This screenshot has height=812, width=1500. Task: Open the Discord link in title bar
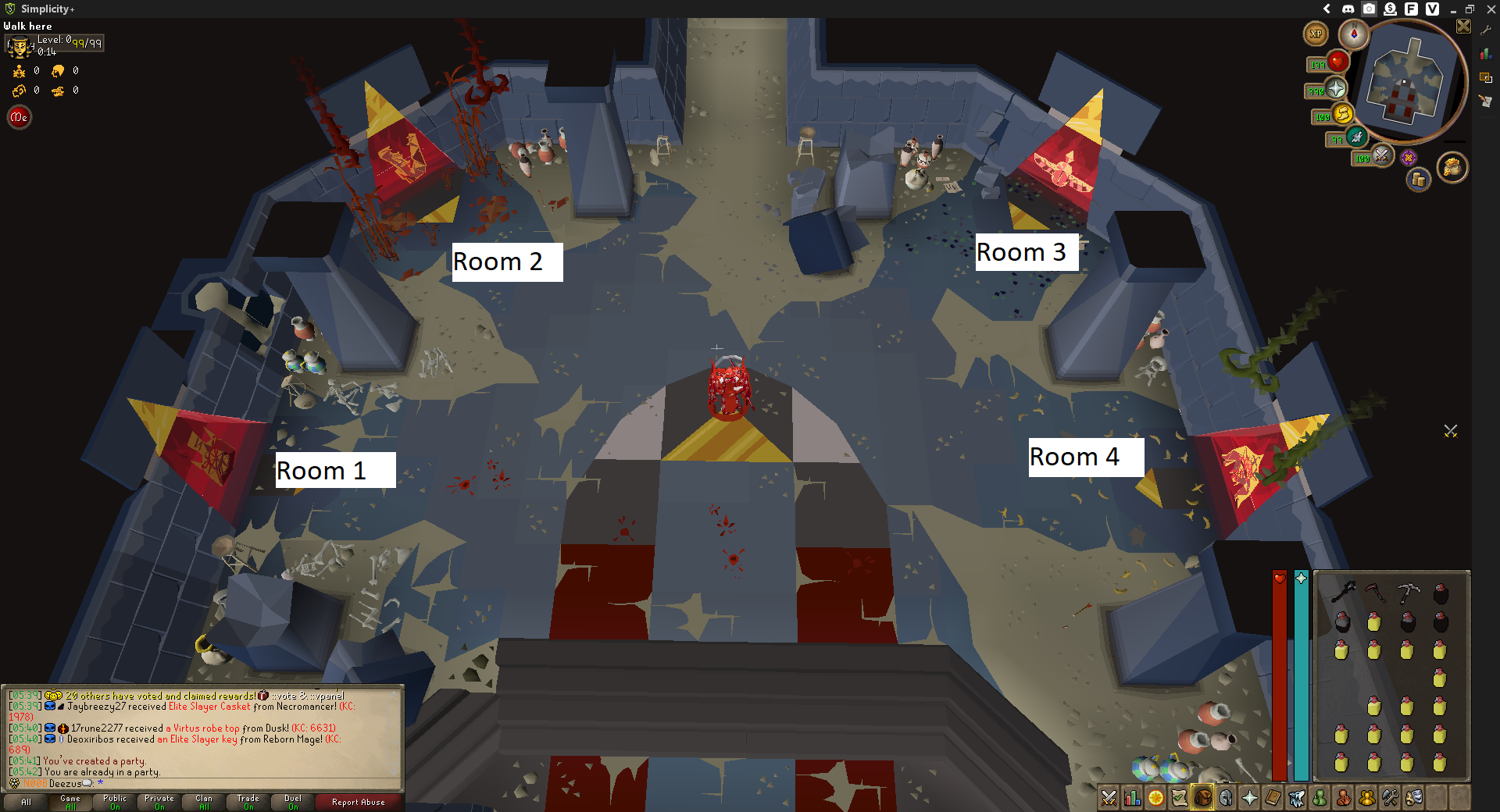coord(1348,9)
